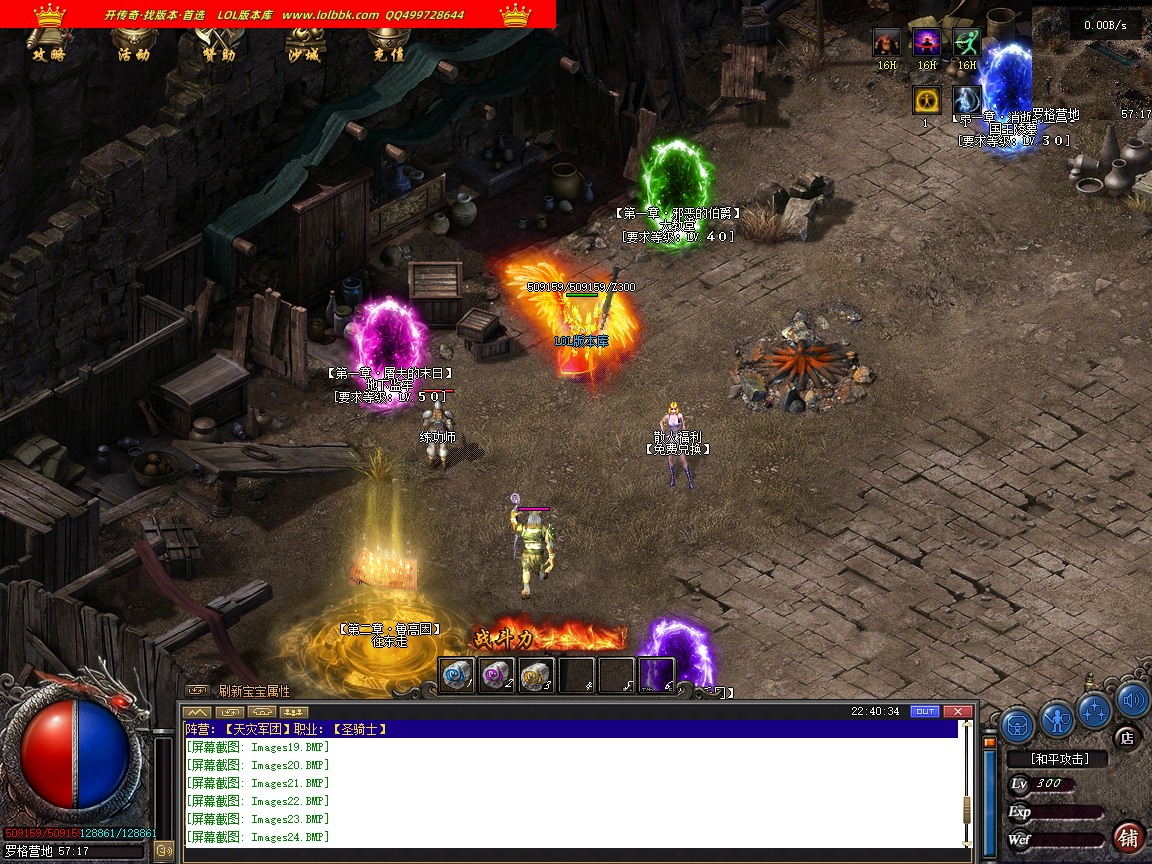Switch the 和平攻击 attack mode

(1059, 759)
